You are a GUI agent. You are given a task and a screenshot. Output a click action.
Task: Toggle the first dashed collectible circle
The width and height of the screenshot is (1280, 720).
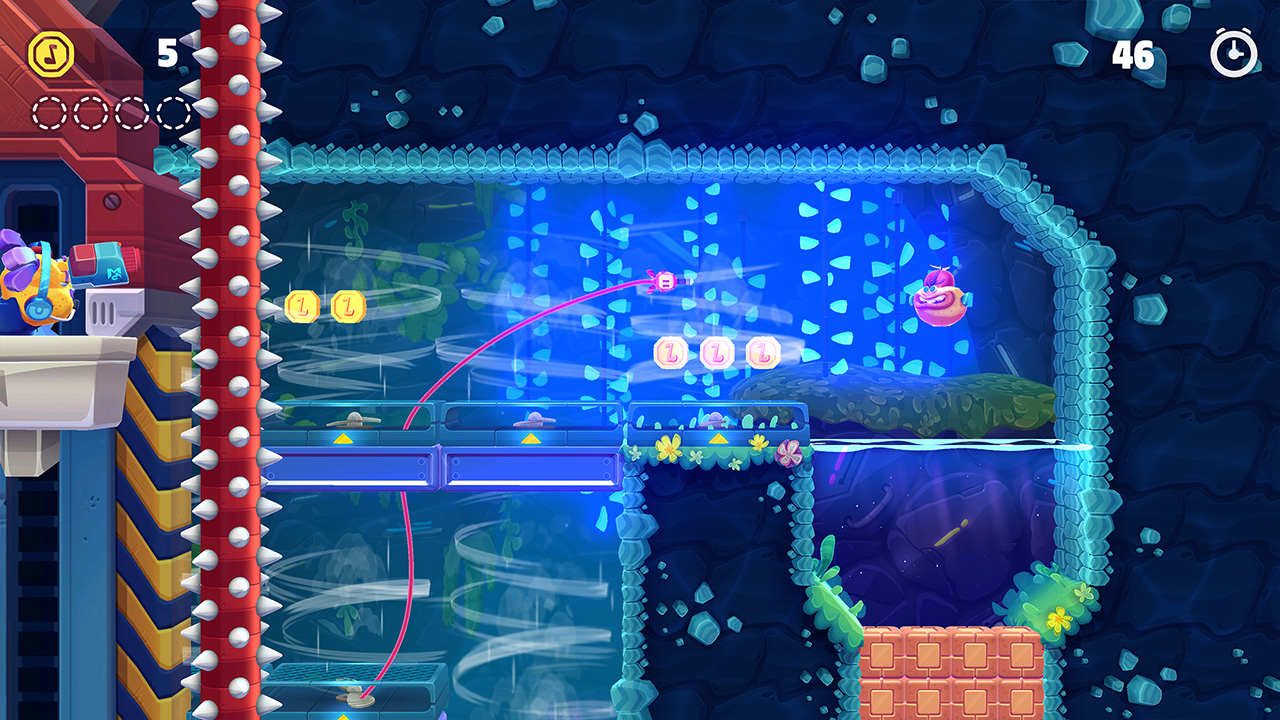pos(50,110)
